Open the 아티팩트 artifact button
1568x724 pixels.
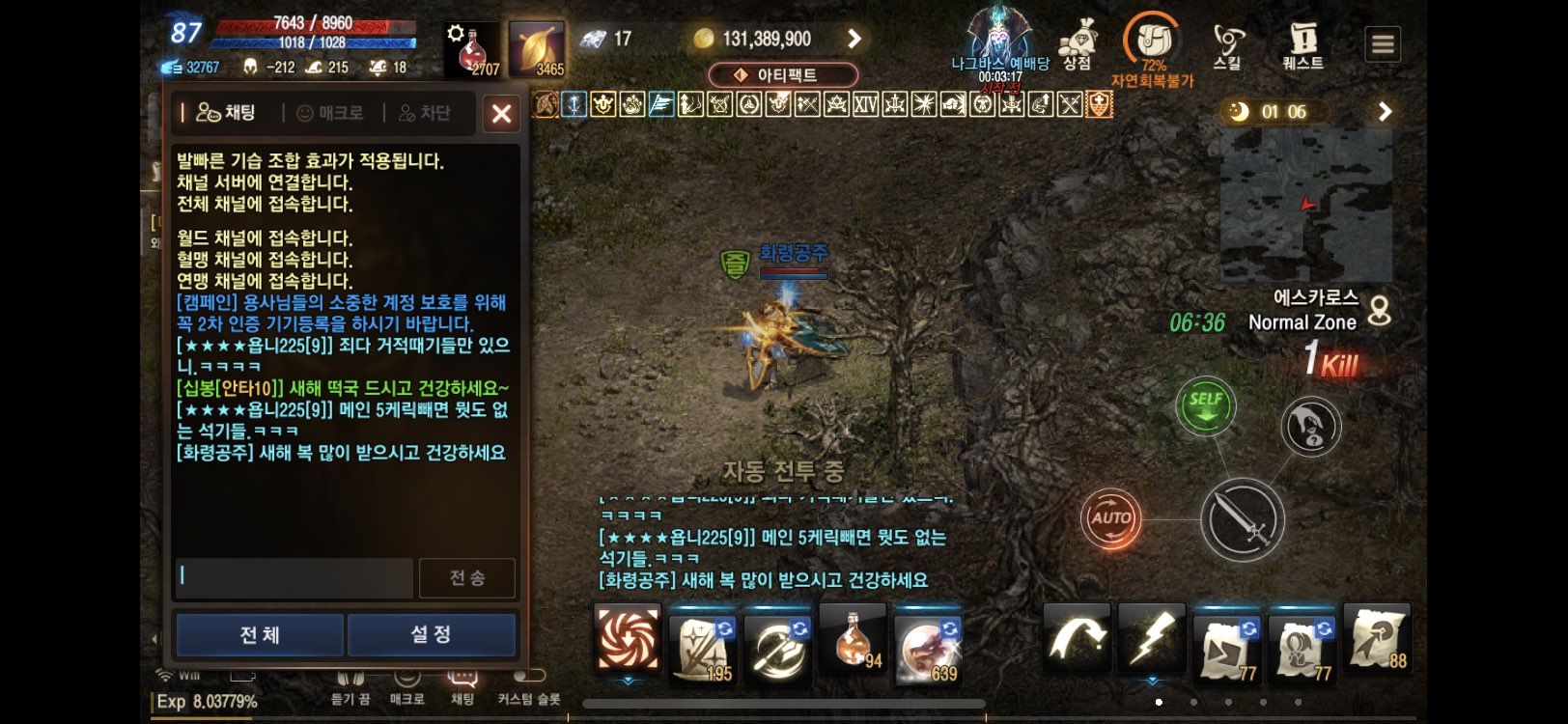[783, 73]
